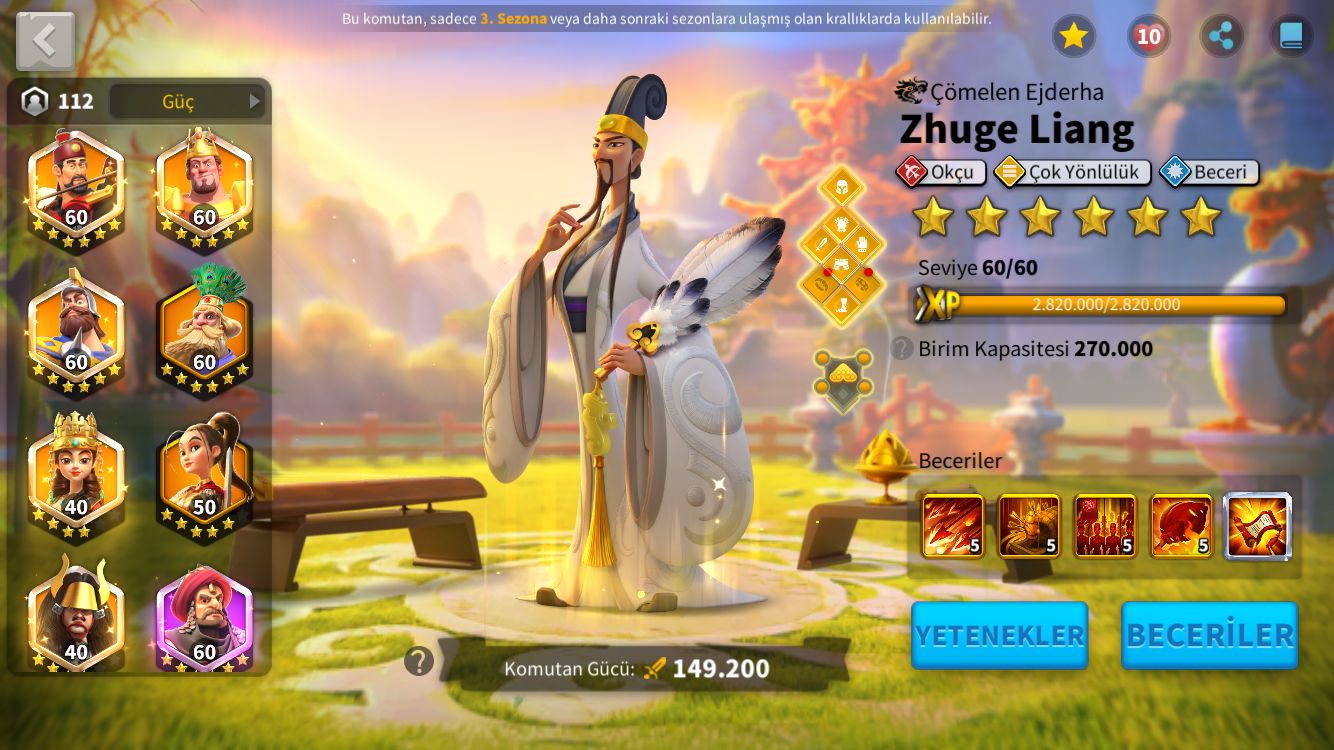Screen dimensions: 1334x750
Task: Open the BECERİLER skills screen
Action: tap(1209, 635)
